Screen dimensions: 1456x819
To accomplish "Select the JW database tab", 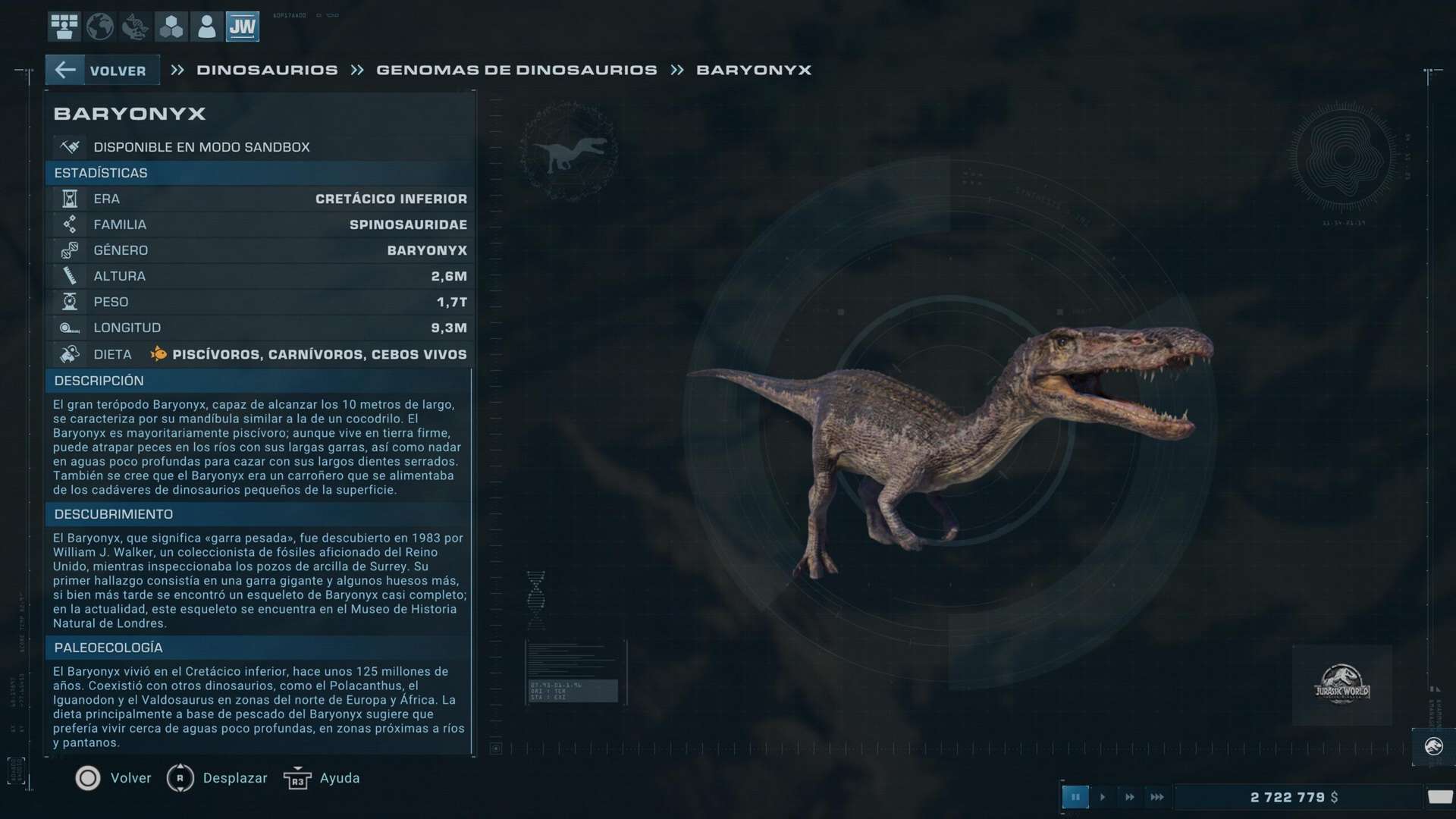I will click(x=243, y=27).
